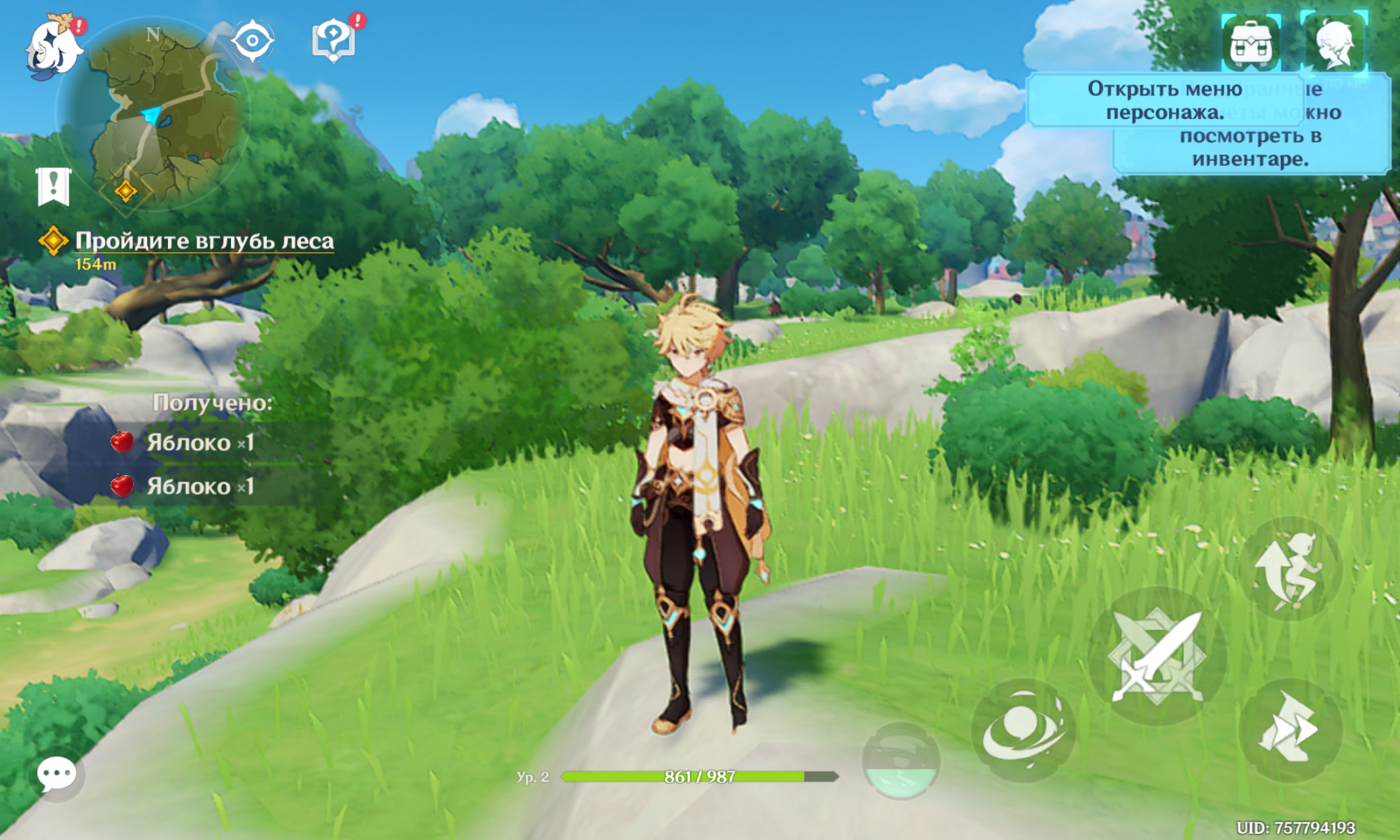Open the tutorial hint question-mark icon
The height and width of the screenshot is (840, 1400).
tap(334, 40)
